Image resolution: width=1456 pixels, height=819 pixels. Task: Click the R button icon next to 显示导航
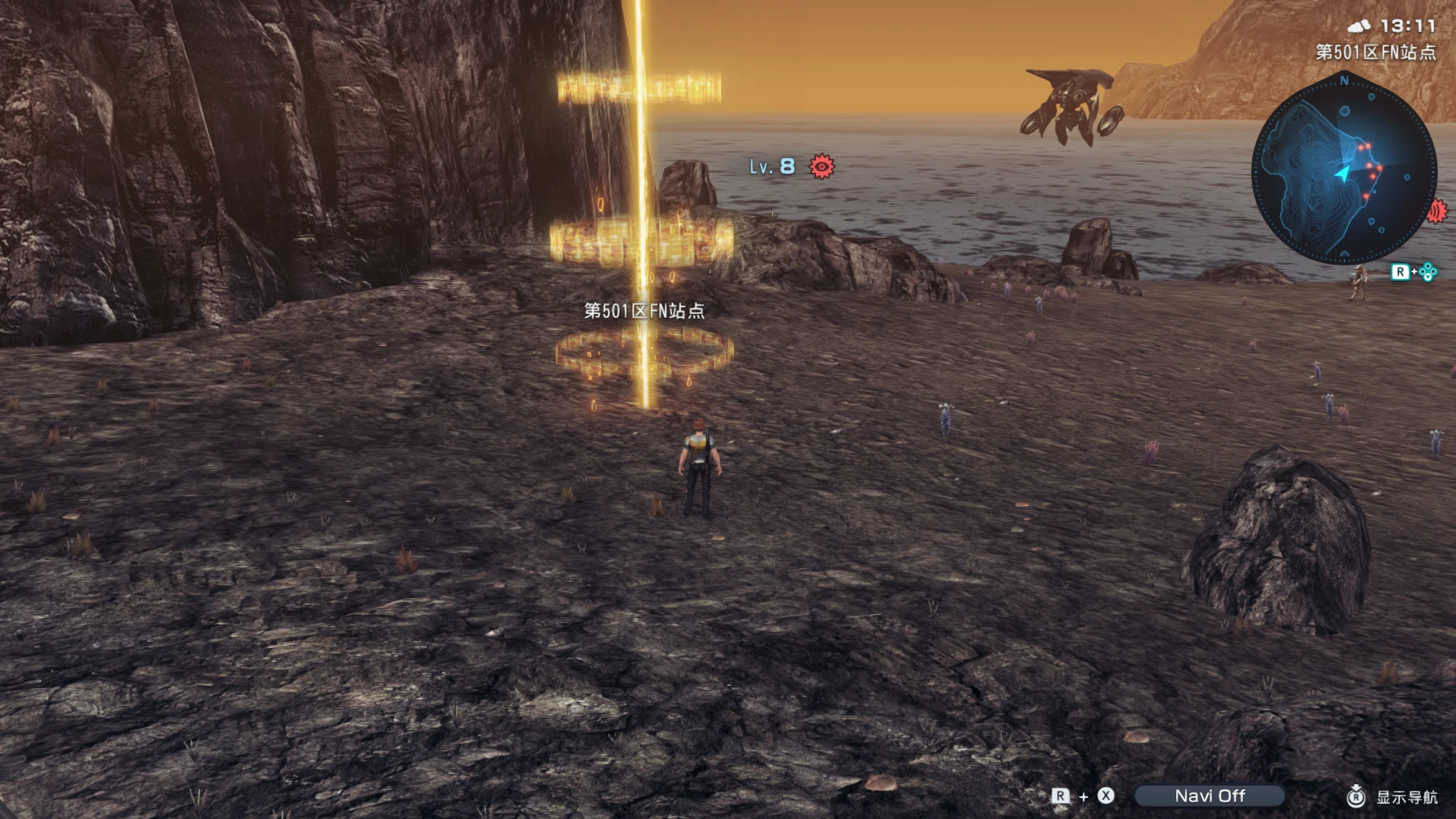point(1356,796)
